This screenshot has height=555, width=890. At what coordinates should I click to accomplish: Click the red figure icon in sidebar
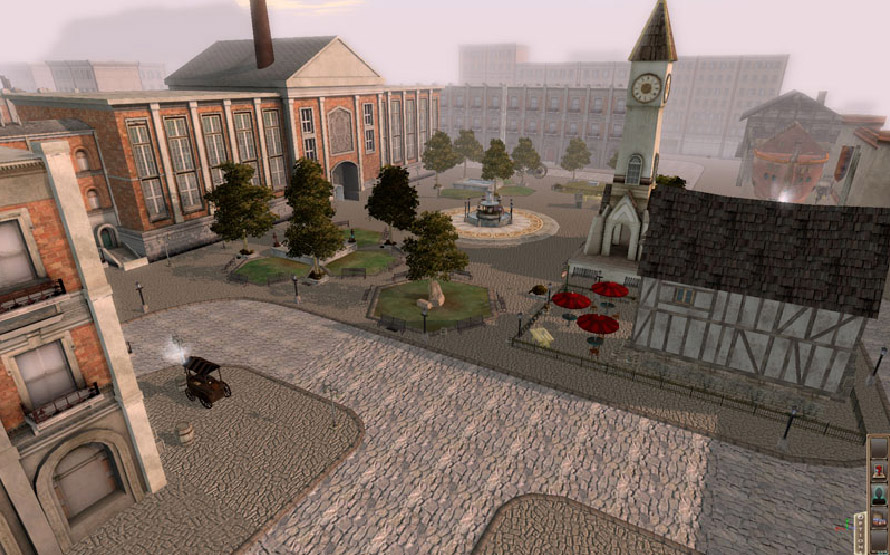[x=878, y=470]
